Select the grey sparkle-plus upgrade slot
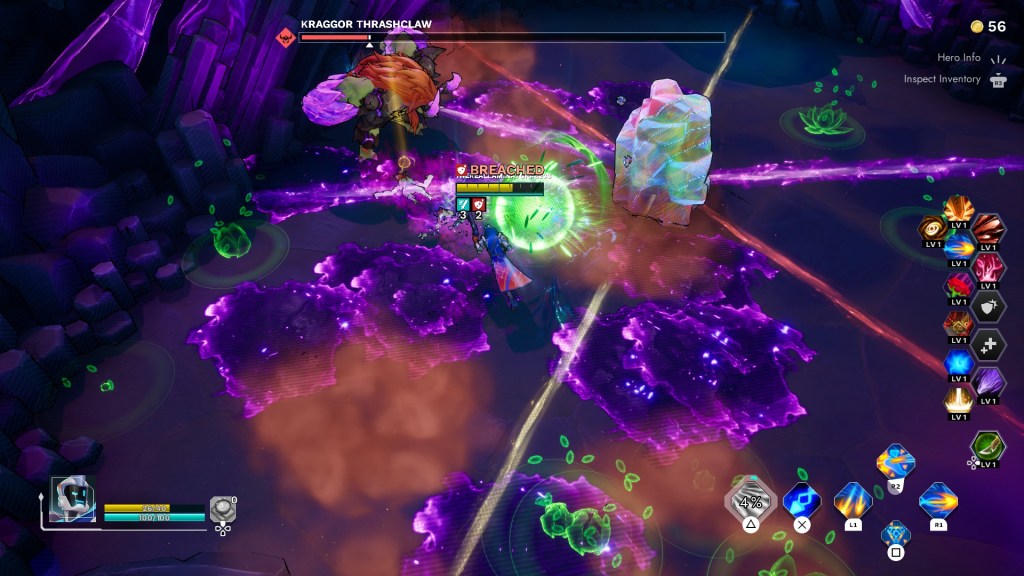The height and width of the screenshot is (576, 1024). (989, 344)
